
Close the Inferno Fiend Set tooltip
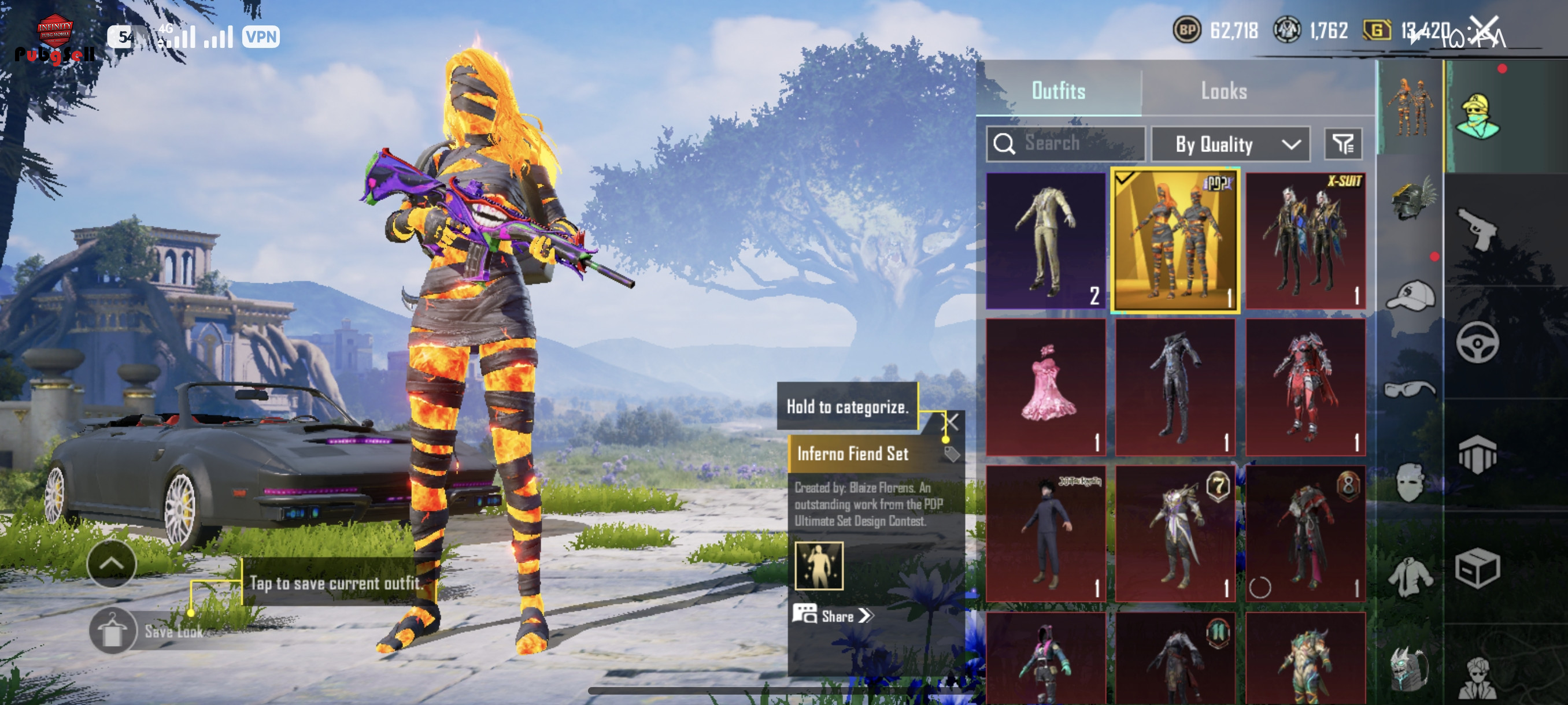pyautogui.click(x=952, y=421)
